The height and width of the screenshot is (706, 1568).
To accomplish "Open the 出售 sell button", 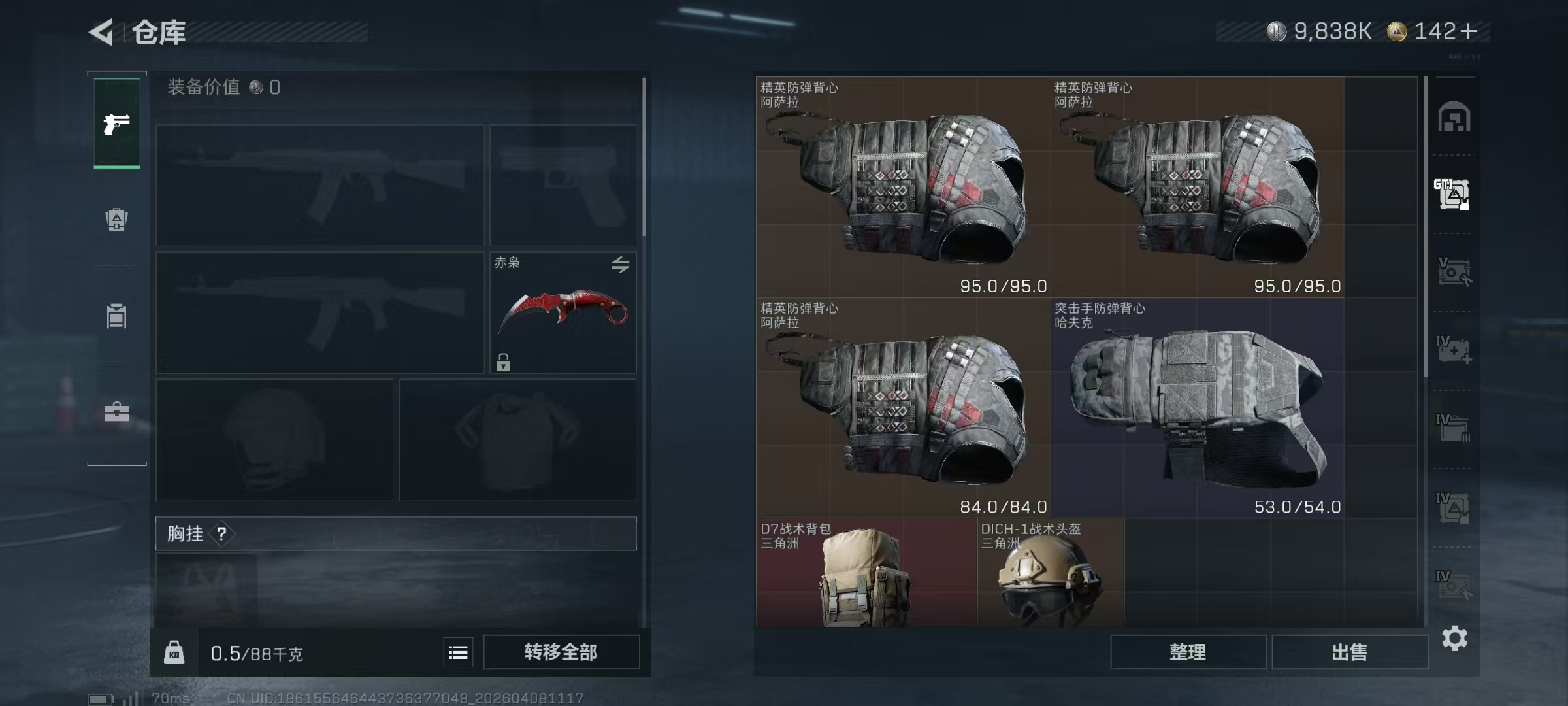I will coord(1349,652).
